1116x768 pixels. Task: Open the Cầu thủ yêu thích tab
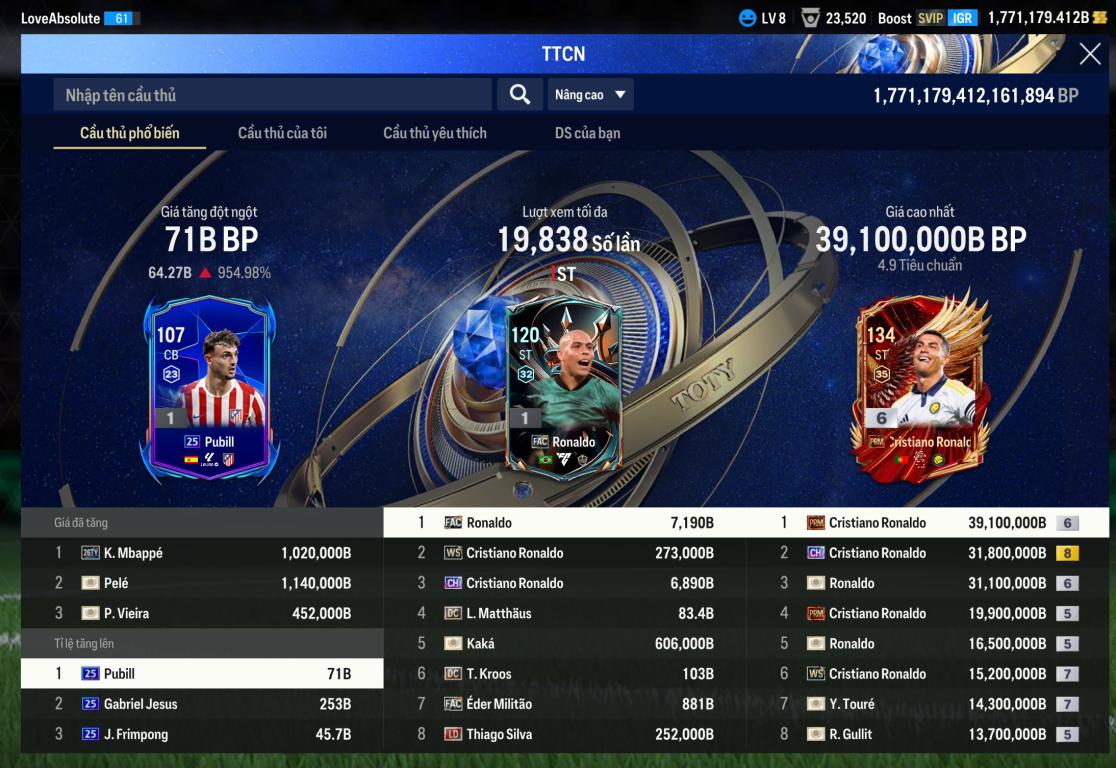coord(435,133)
